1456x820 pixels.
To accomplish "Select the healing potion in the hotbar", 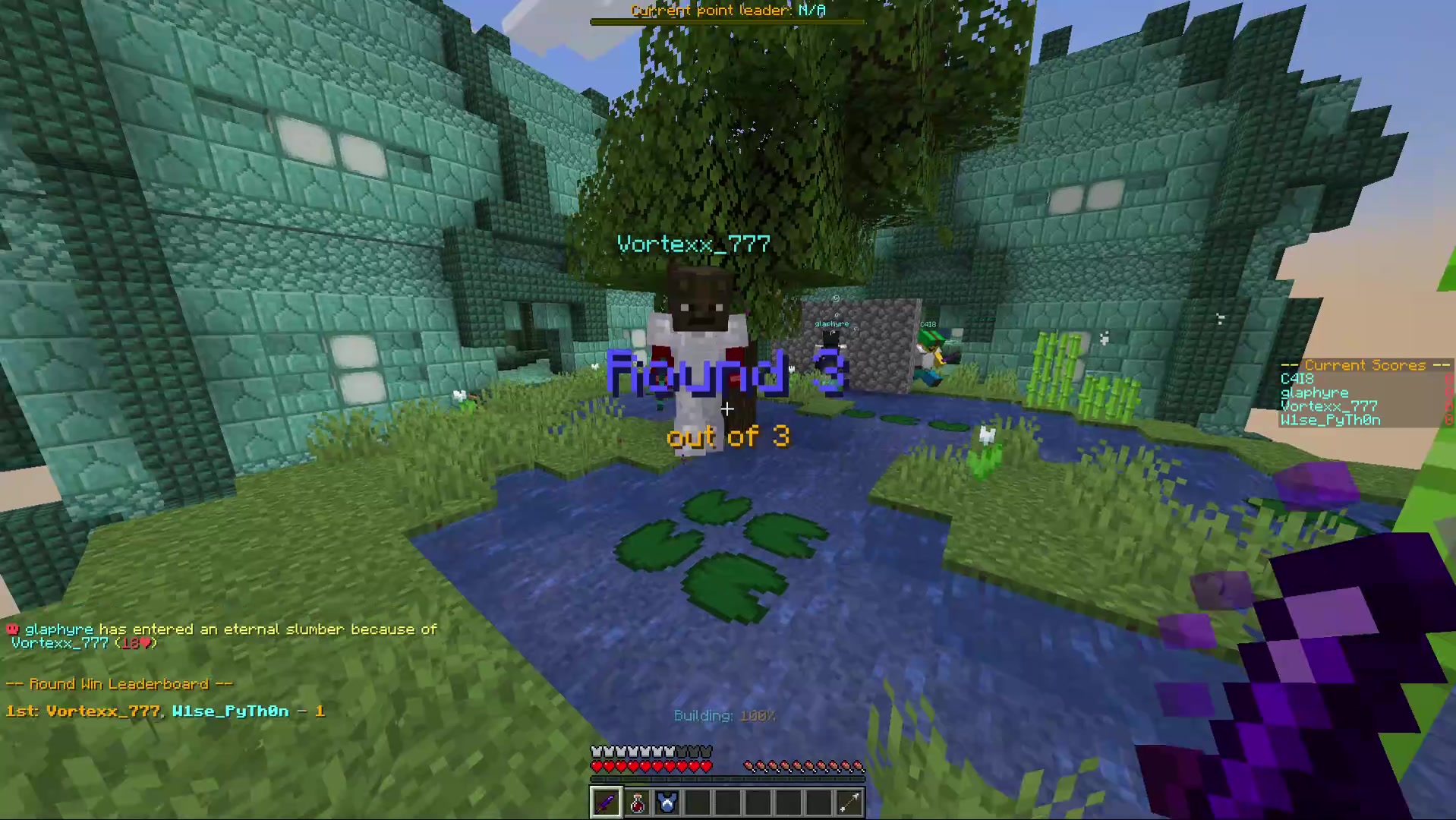I will (636, 802).
